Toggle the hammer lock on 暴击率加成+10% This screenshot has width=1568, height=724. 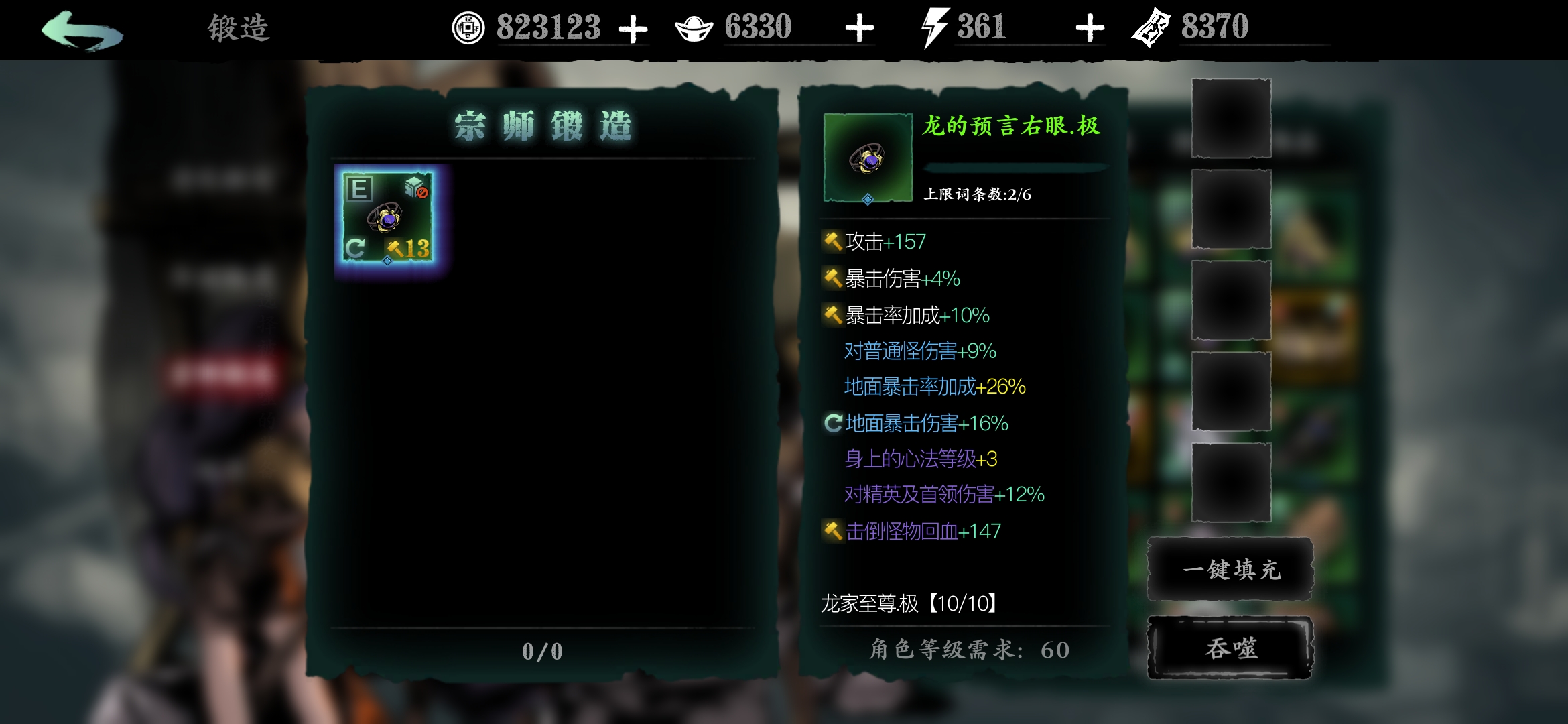pyautogui.click(x=833, y=314)
